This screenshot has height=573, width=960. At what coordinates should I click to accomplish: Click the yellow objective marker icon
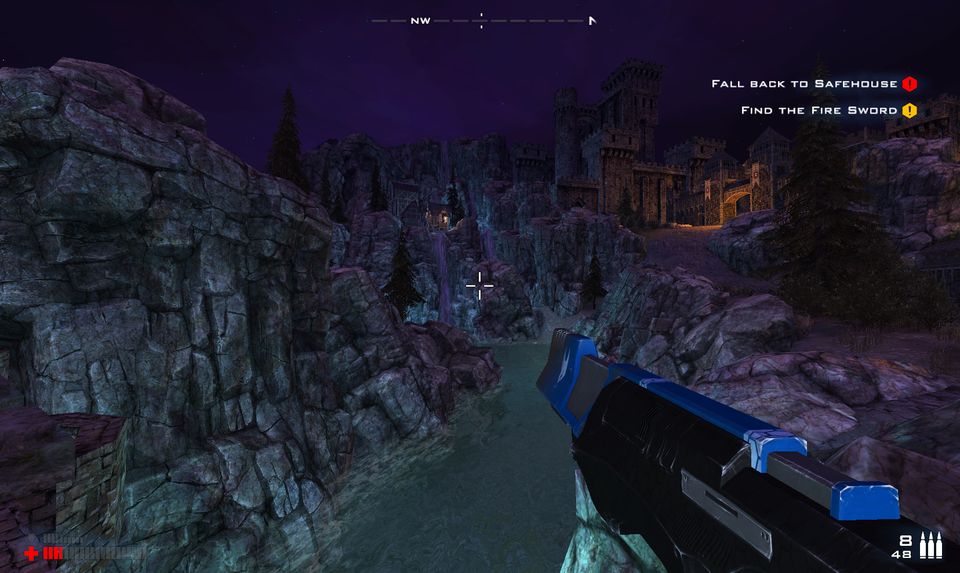pos(909,110)
